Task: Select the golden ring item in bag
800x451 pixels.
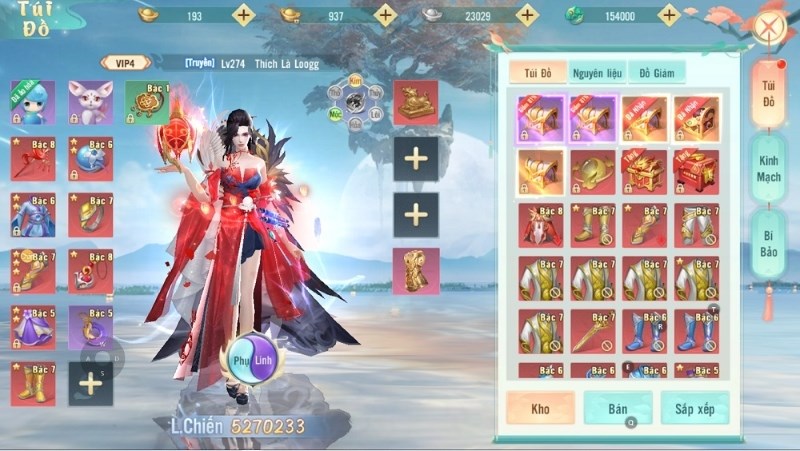Action: 592,170
